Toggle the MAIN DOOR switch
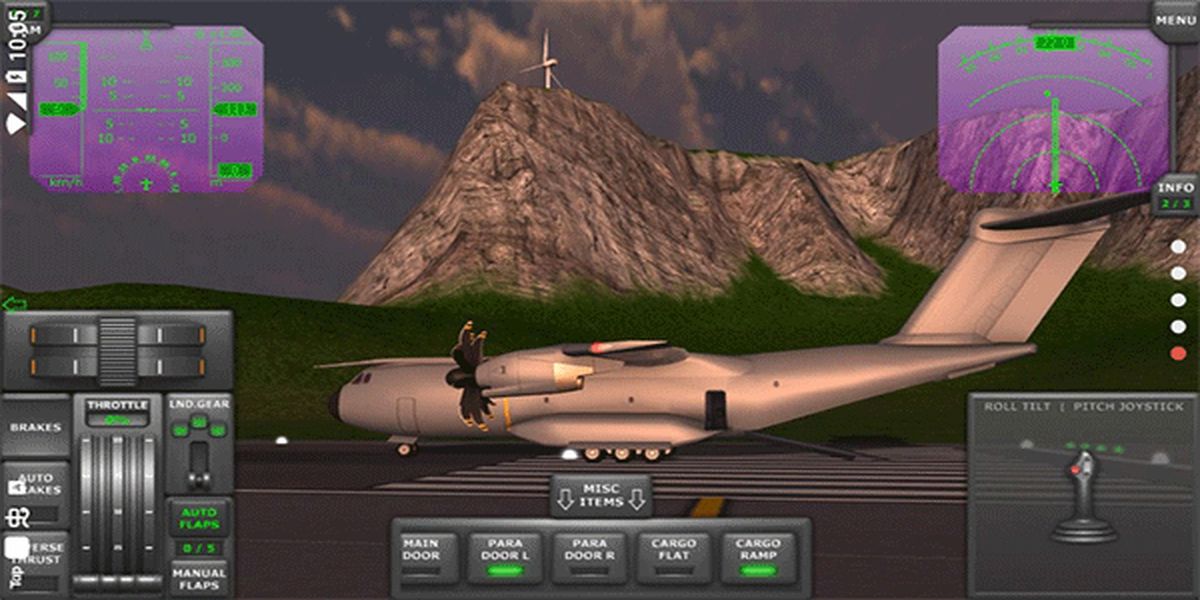 coord(421,556)
